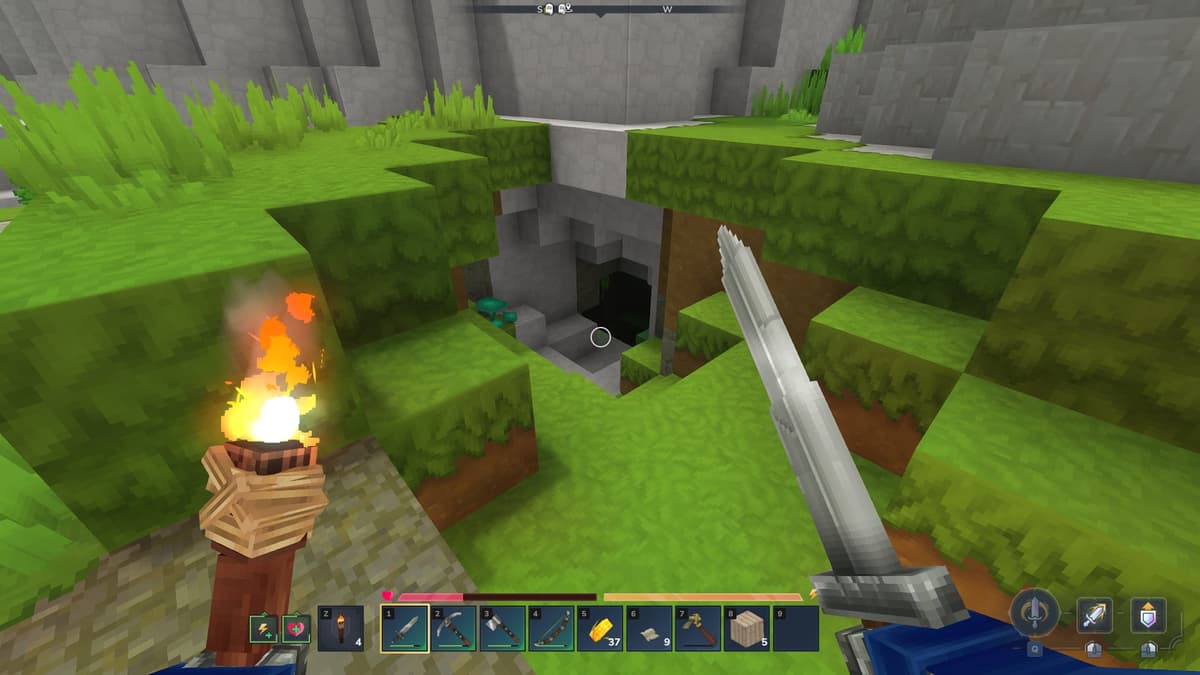This screenshot has width=1200, height=675.
Task: Equip the bow from the hotbar
Action: pyautogui.click(x=551, y=629)
